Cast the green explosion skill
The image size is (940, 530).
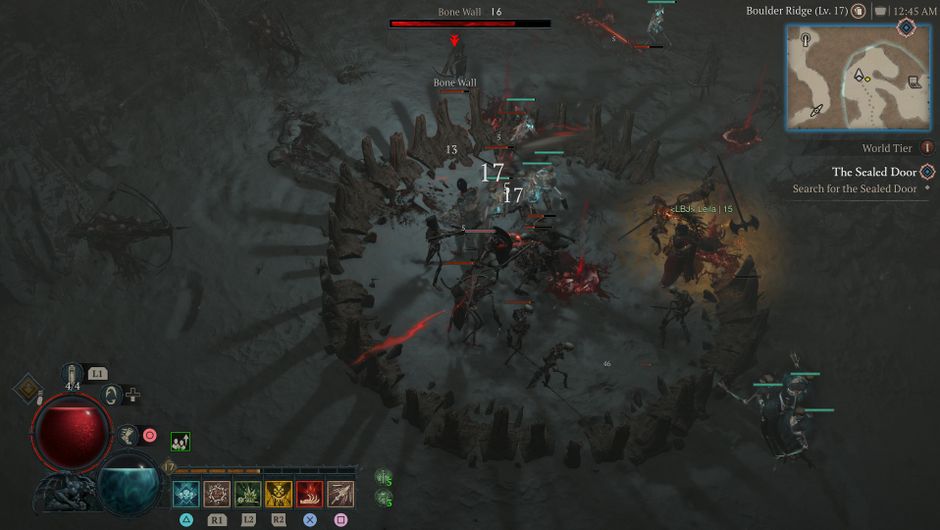248,493
